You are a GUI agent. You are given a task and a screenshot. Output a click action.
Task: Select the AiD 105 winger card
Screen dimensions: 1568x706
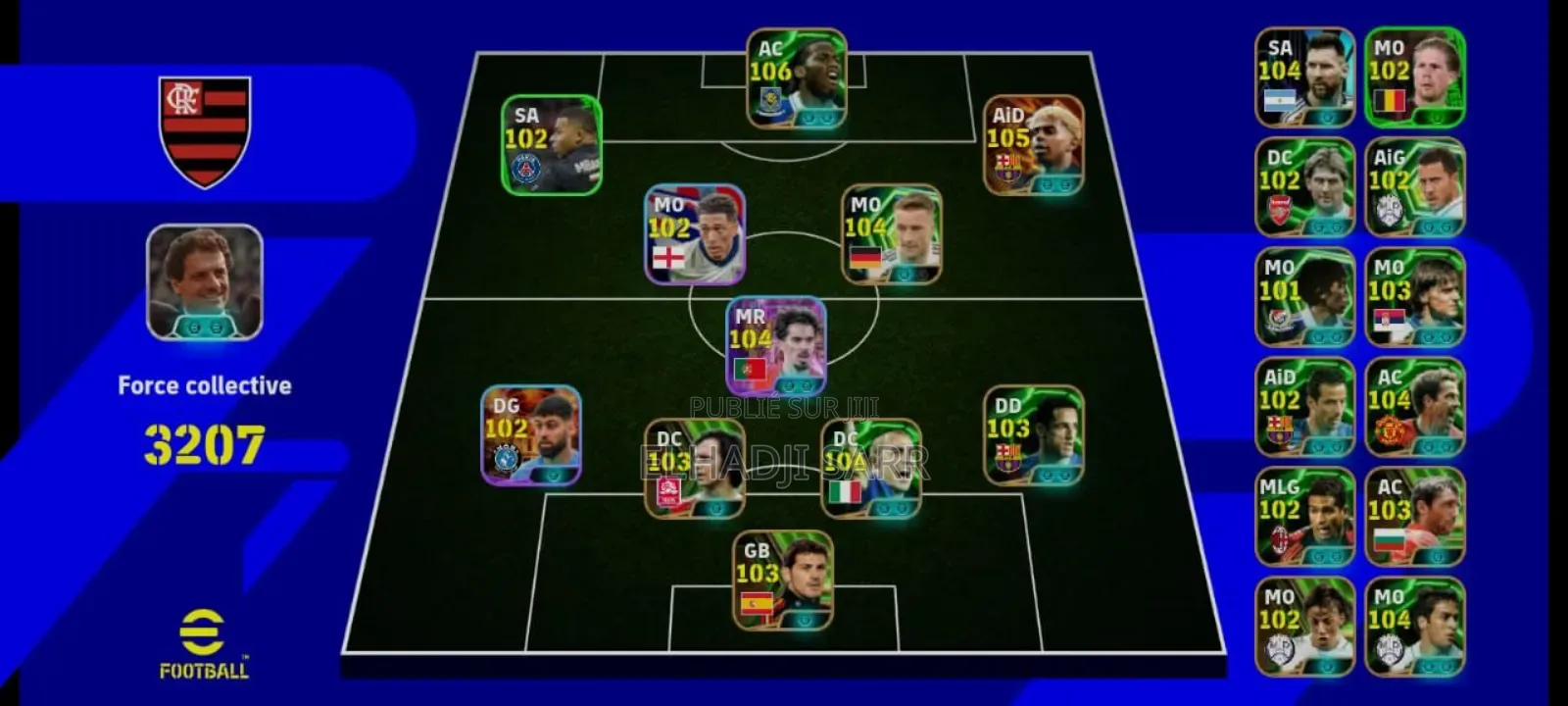[1033, 145]
